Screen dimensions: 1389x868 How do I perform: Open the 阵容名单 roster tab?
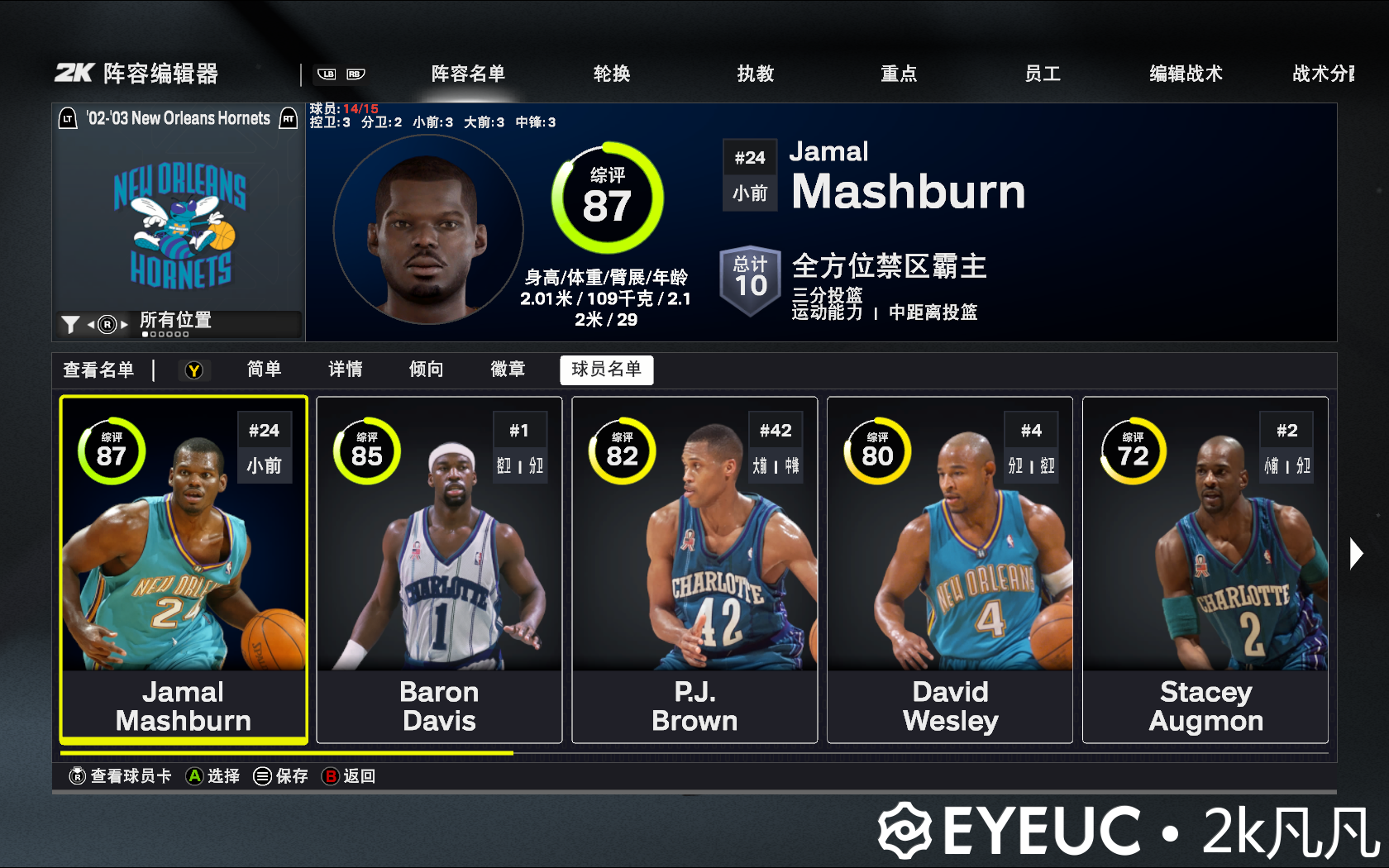point(468,74)
